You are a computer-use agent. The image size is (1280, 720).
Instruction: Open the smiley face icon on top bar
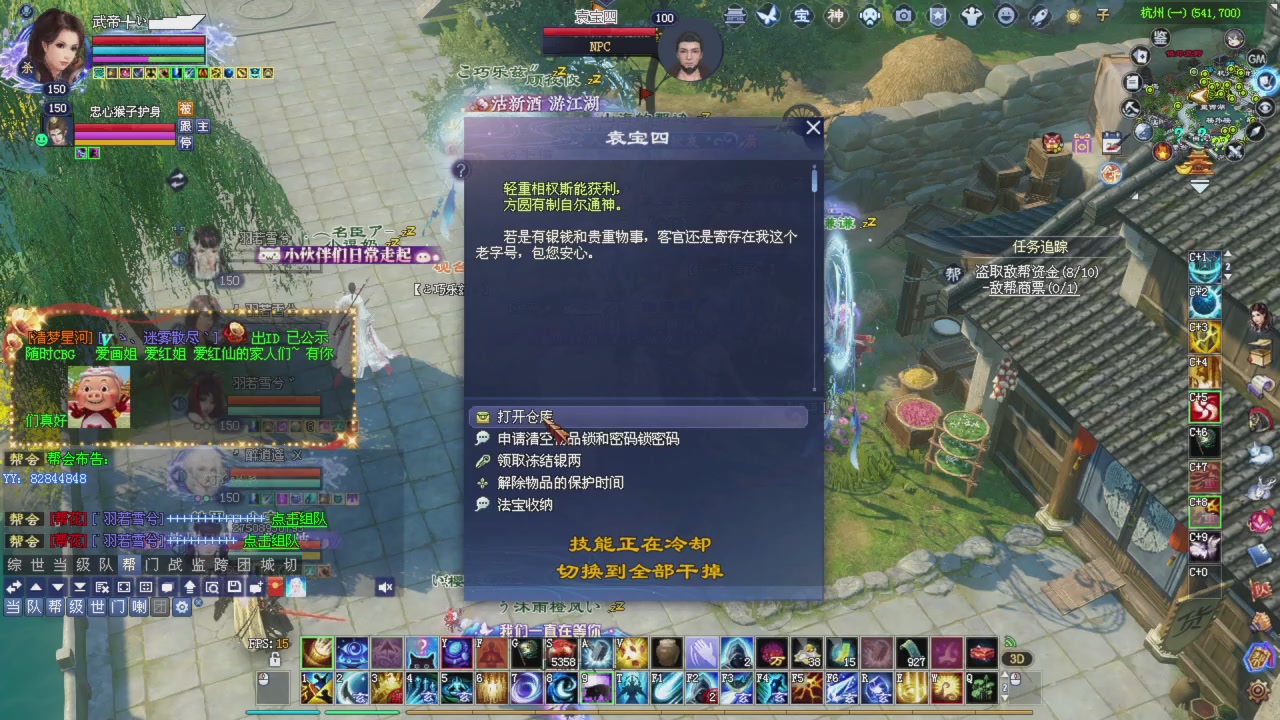click(1007, 17)
